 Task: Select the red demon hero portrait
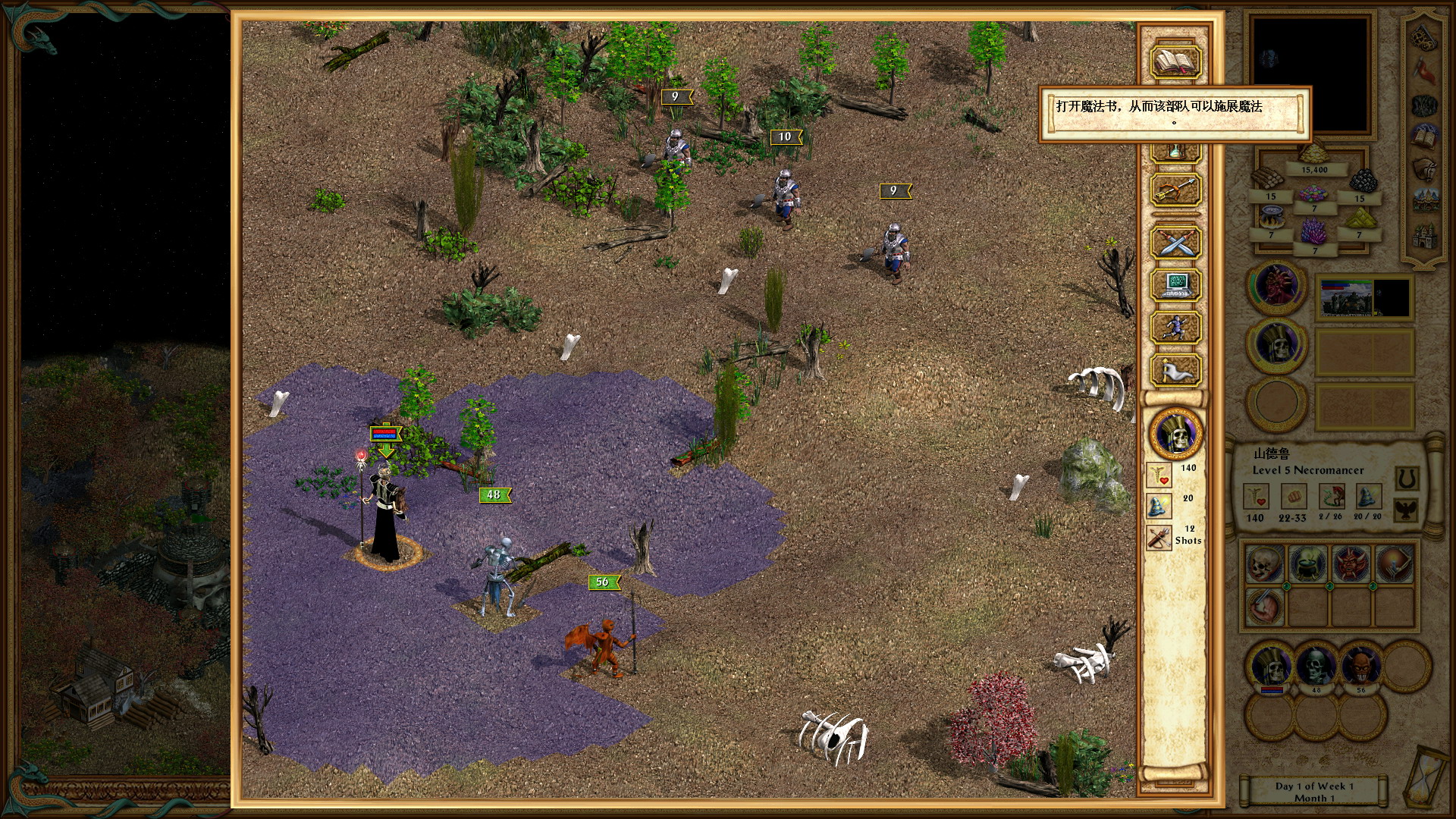point(1276,287)
